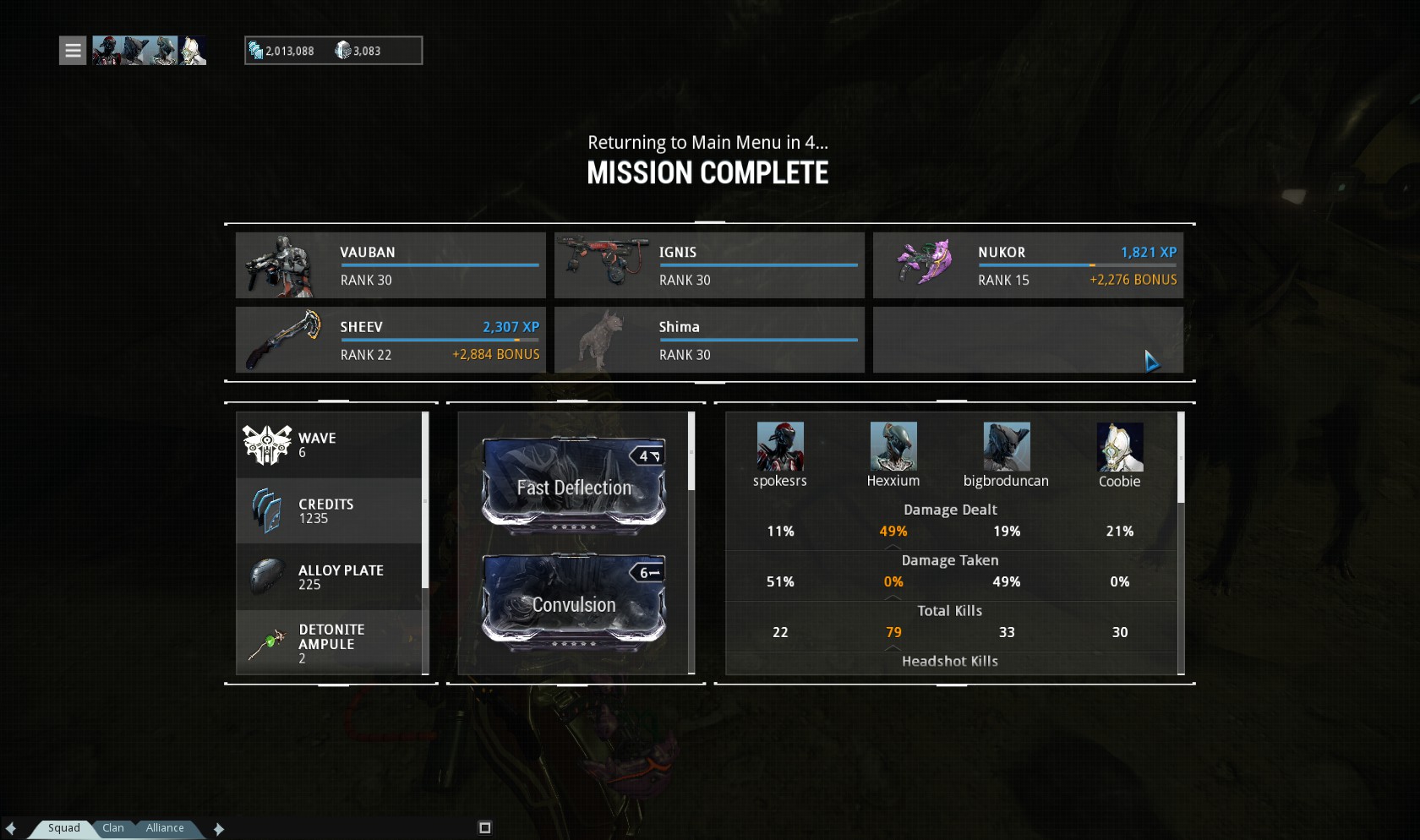The width and height of the screenshot is (1420, 840).
Task: Click the Alloy Plate reward row
Action: pos(330,576)
